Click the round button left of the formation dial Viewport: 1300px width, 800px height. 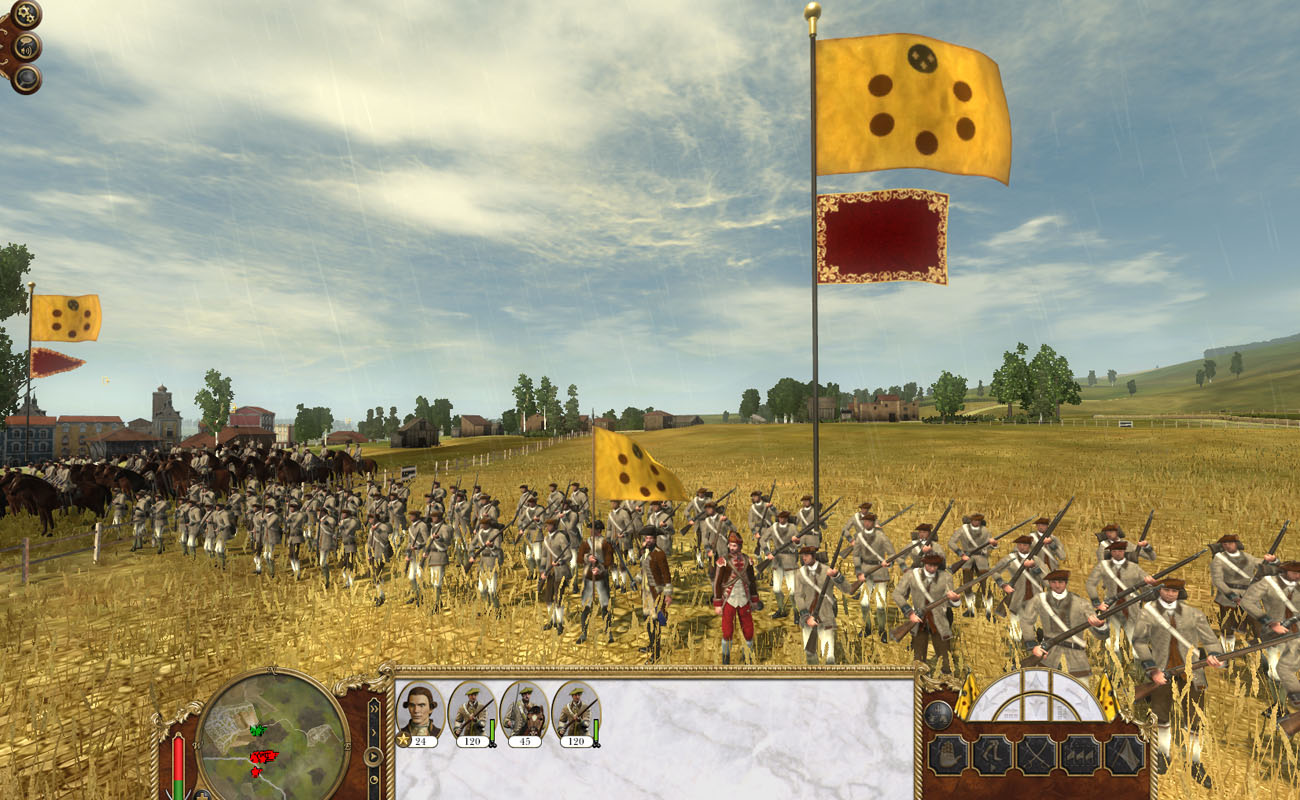pos(937,714)
